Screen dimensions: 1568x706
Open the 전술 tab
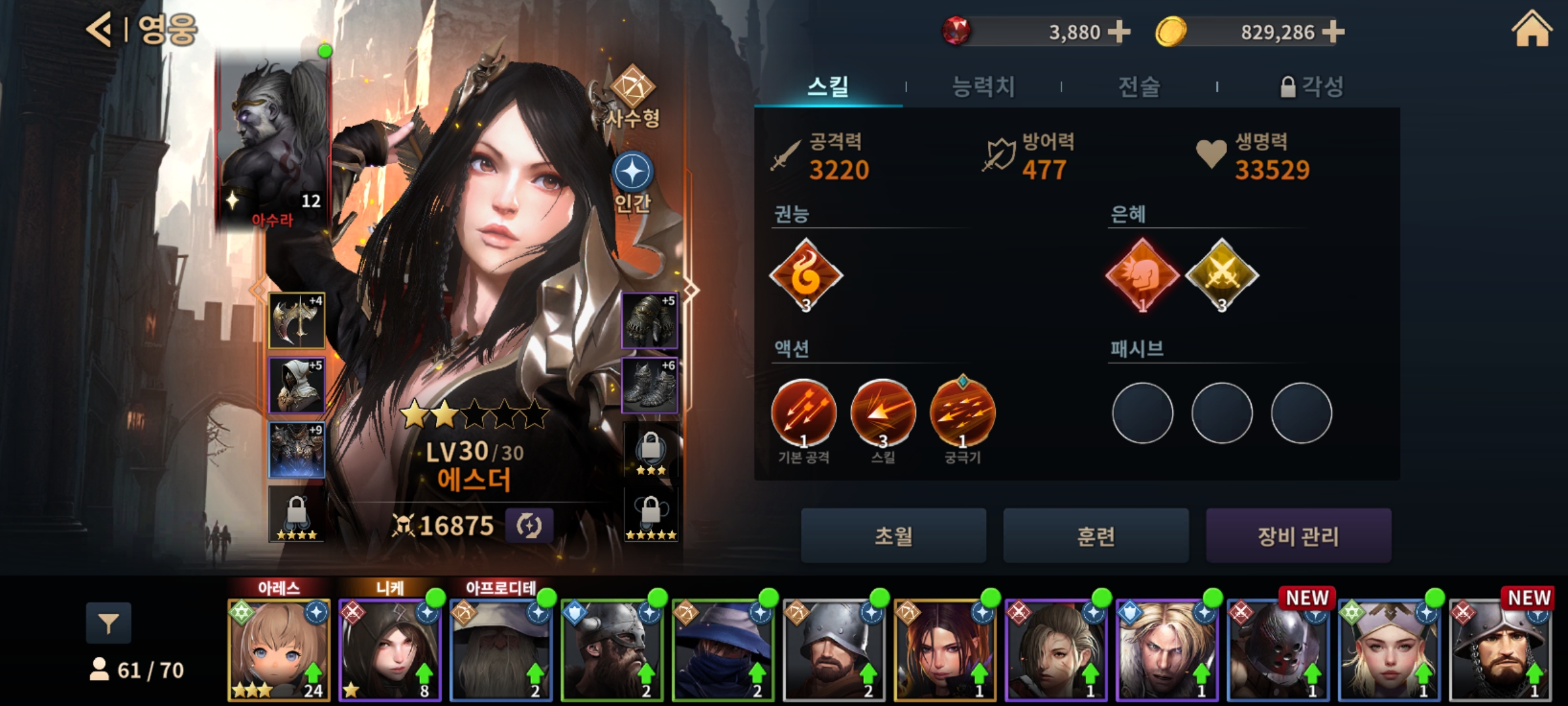[1139, 86]
